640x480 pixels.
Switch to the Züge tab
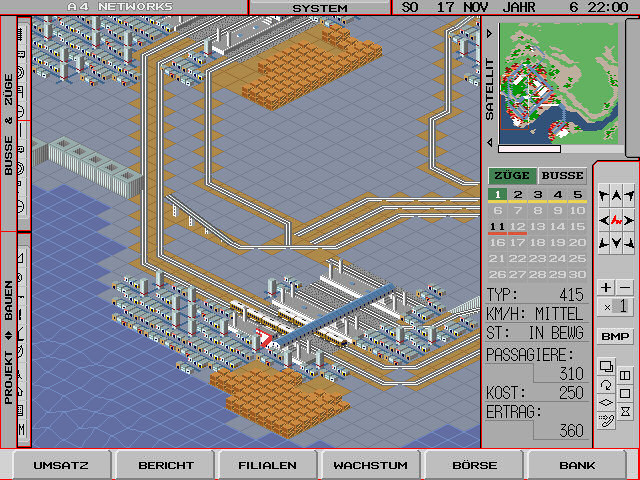point(511,176)
